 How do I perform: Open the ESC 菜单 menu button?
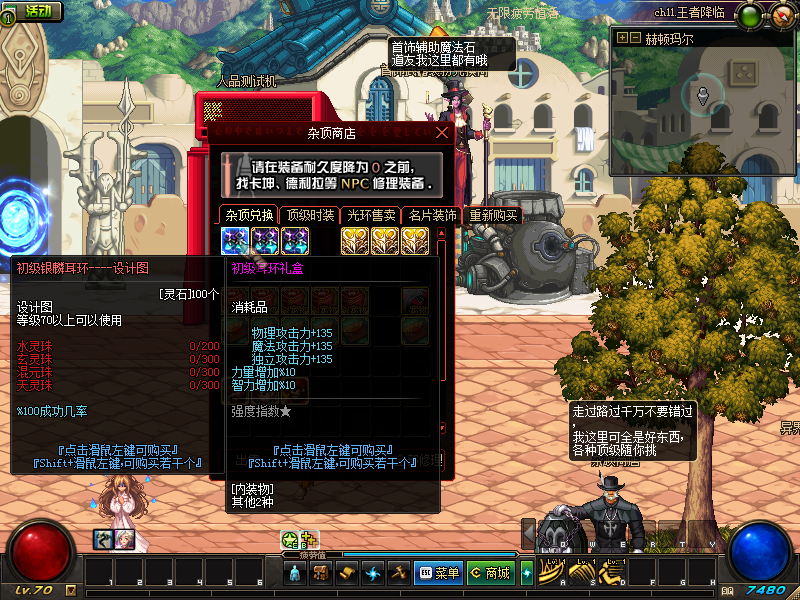[438, 573]
